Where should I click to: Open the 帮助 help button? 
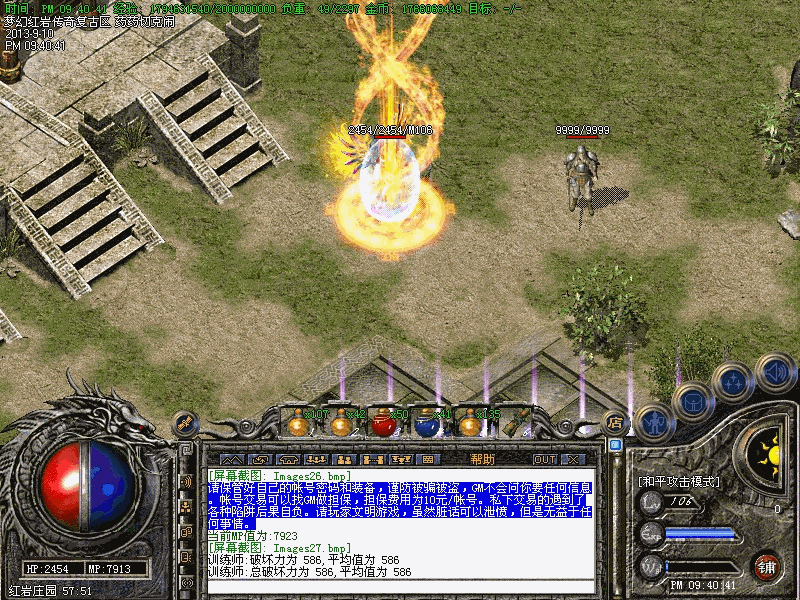(x=482, y=459)
